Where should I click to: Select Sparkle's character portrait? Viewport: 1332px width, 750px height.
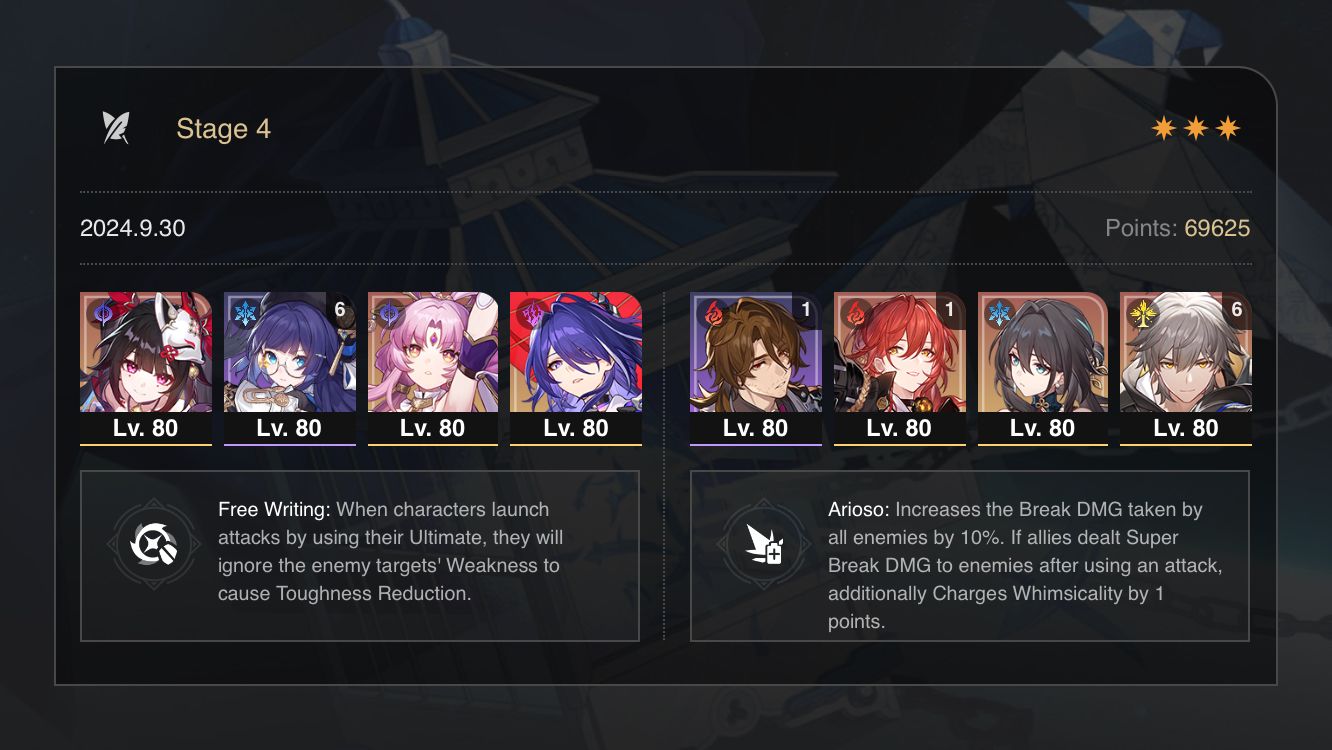click(x=146, y=355)
